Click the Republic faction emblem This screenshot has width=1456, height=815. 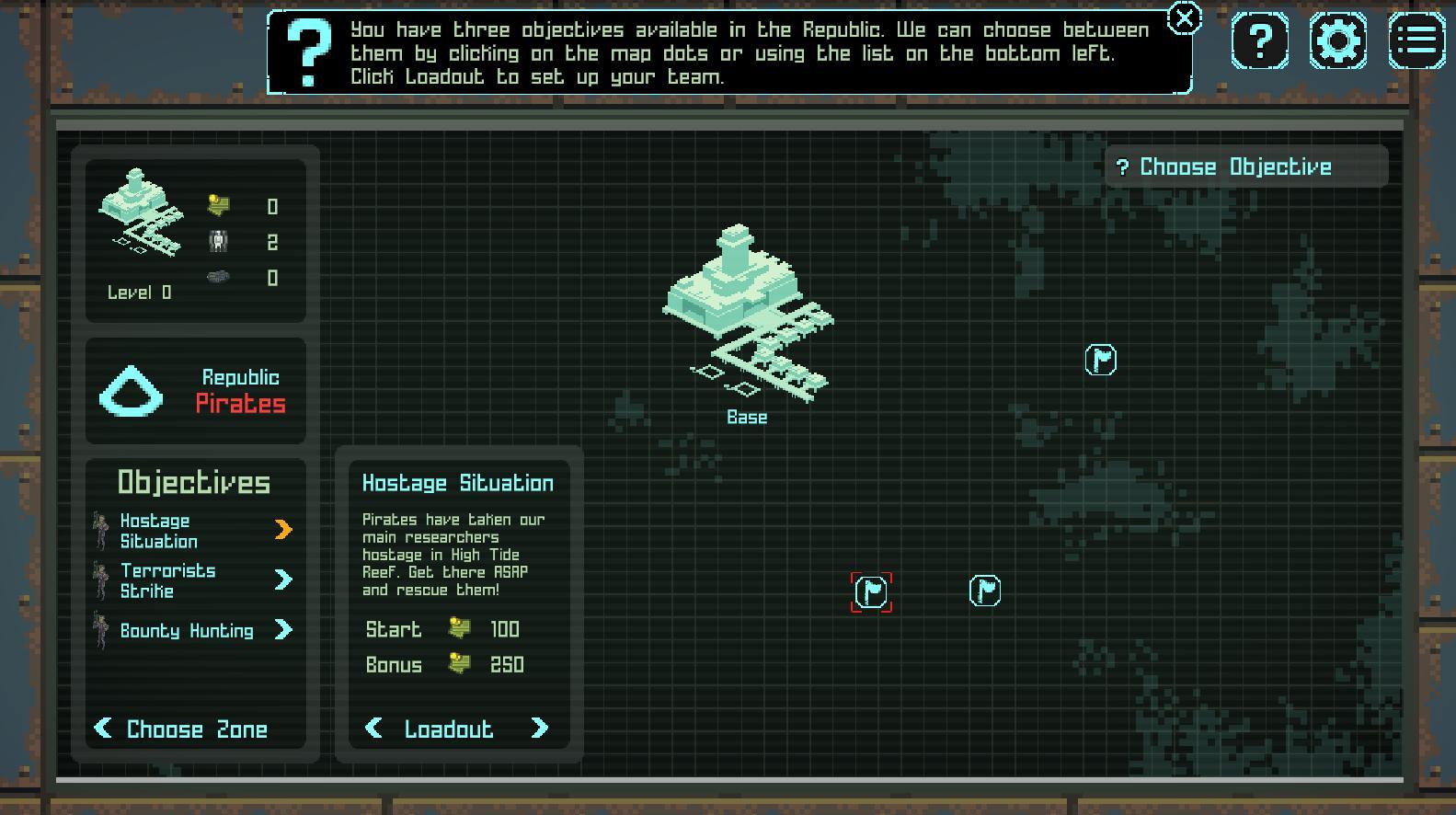click(131, 390)
